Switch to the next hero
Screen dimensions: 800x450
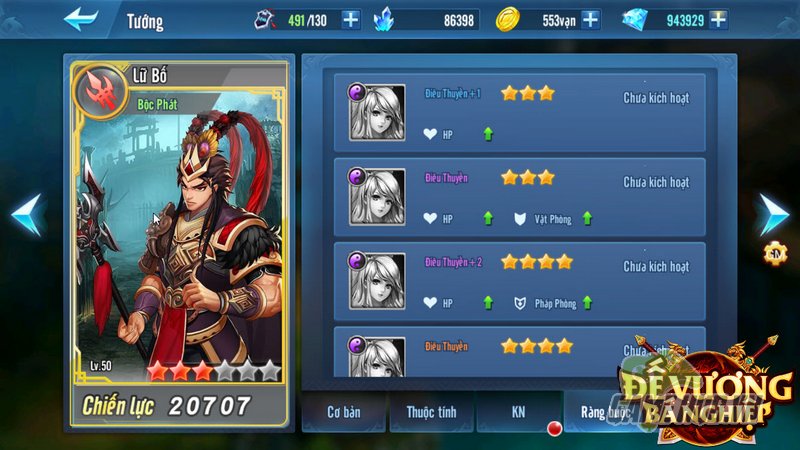click(x=772, y=214)
